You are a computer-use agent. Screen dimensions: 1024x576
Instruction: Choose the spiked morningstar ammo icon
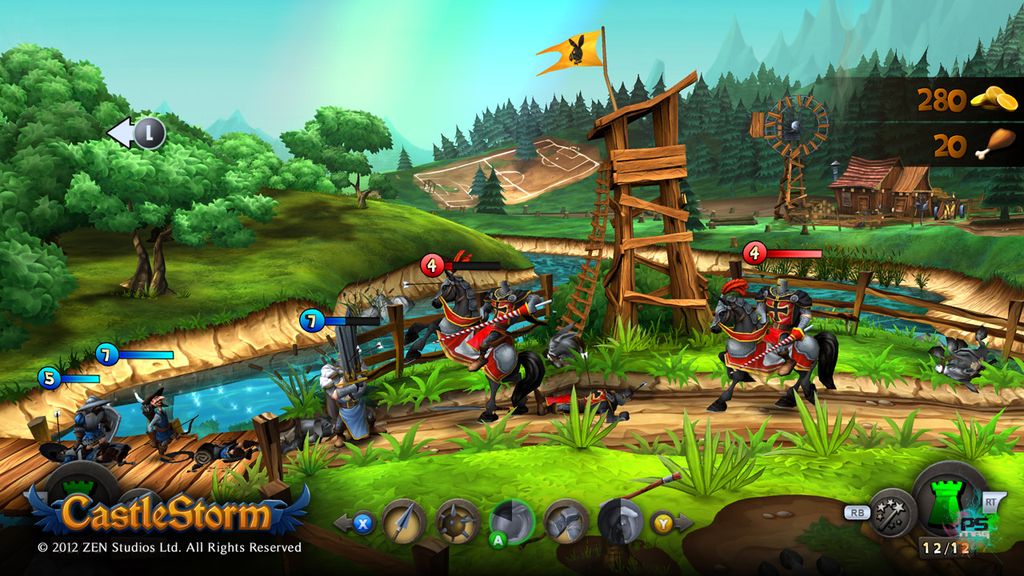click(x=457, y=520)
